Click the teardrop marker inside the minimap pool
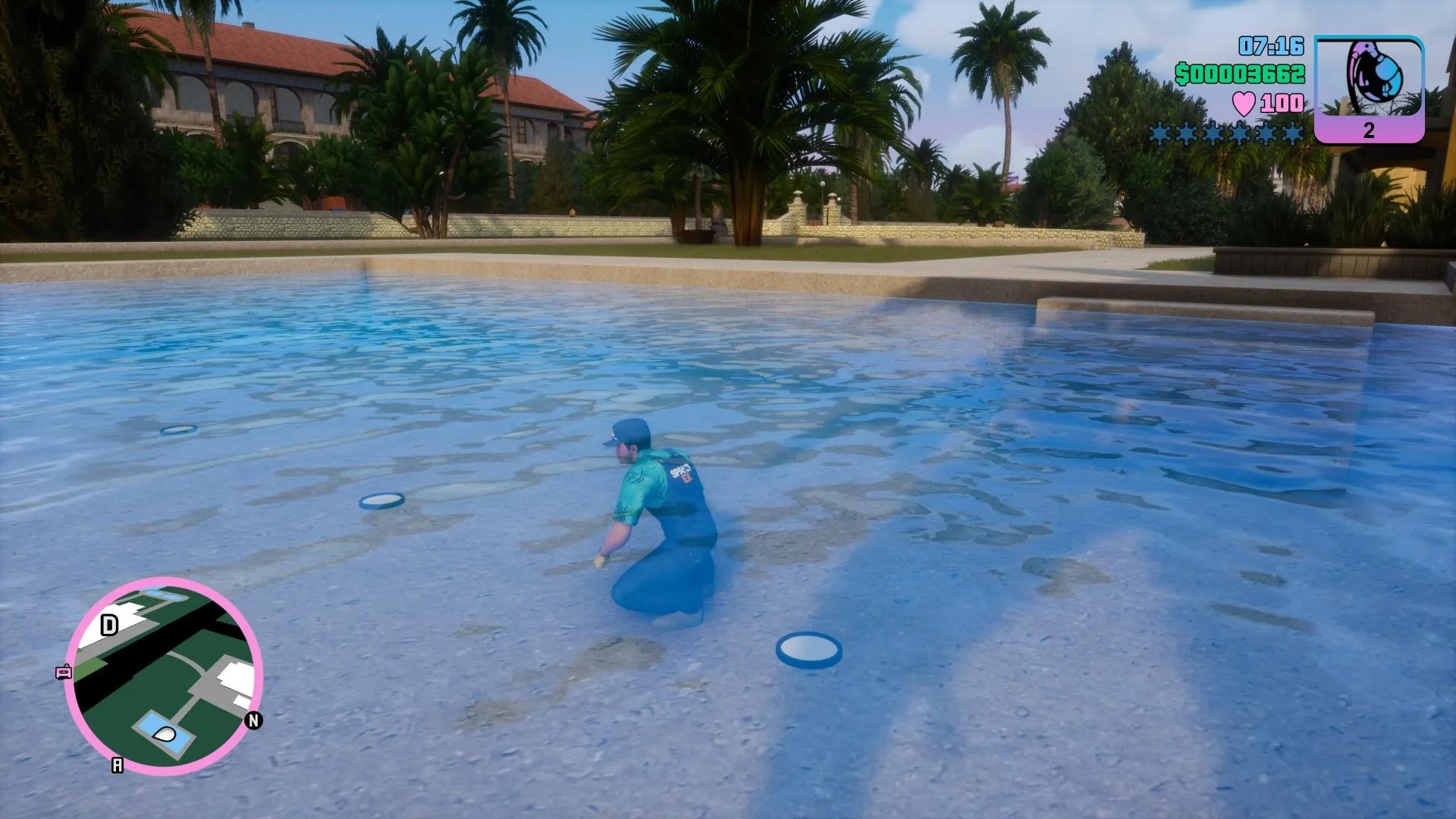This screenshot has width=1456, height=819. tap(164, 734)
